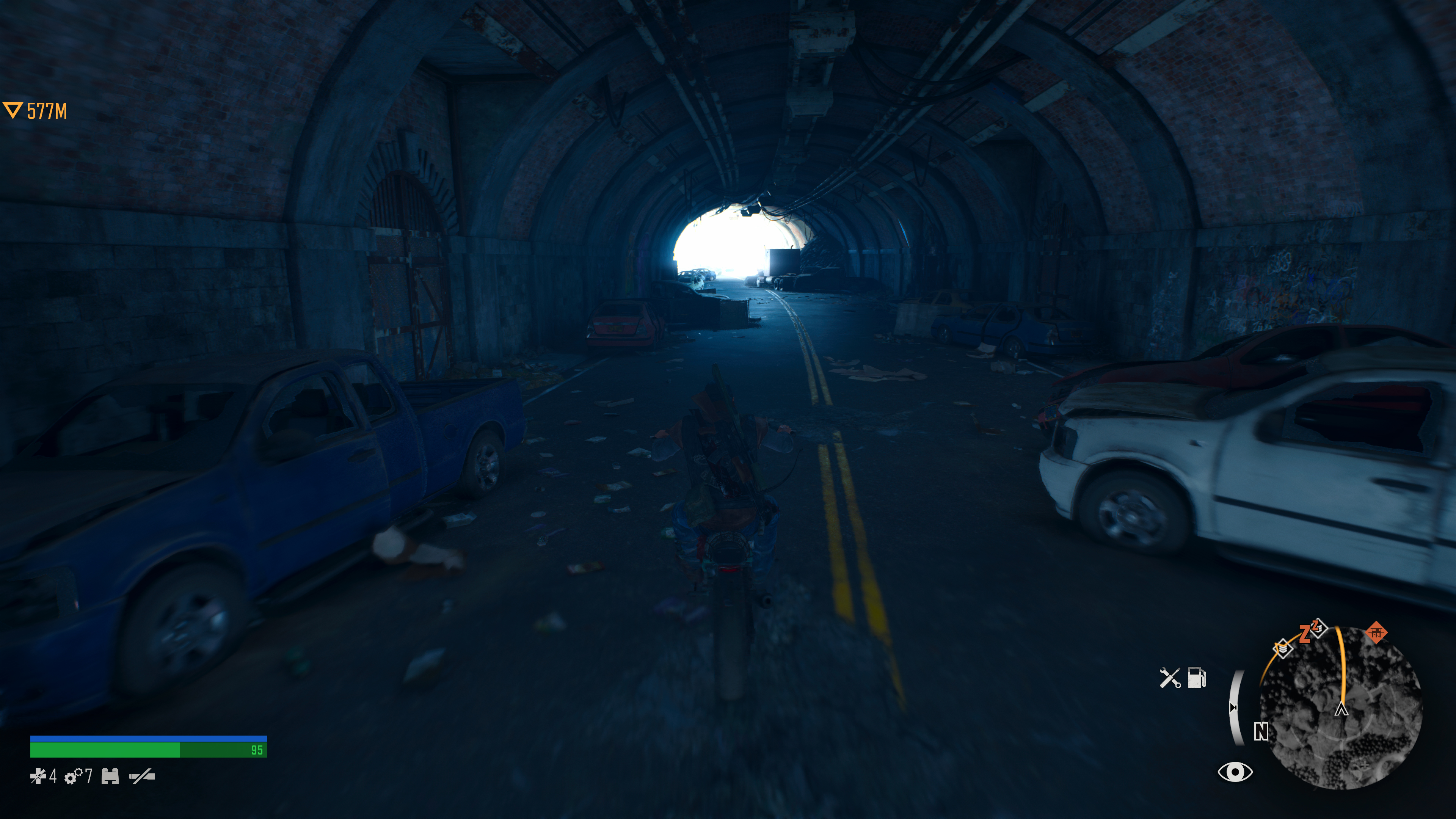1456x819 pixels.
Task: Check the fuel pump gauge icon
Action: click(x=1197, y=678)
